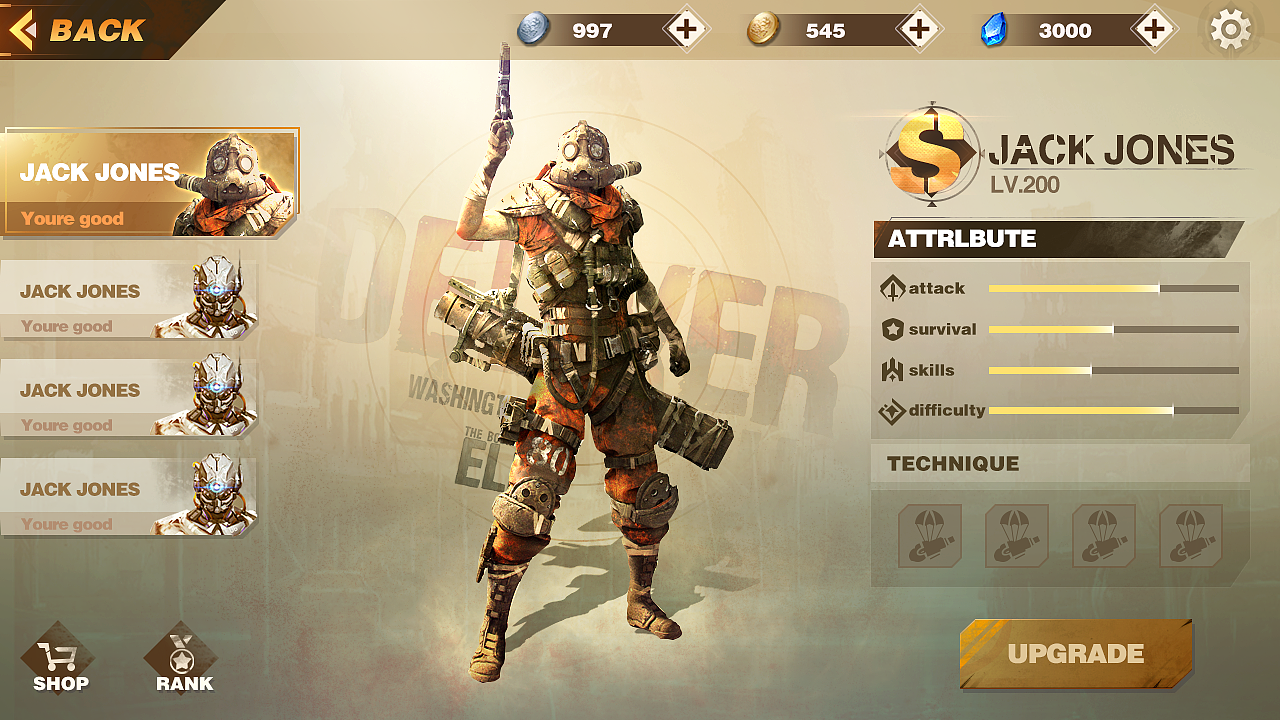View the Rank medal screen
Viewport: 1280px width, 720px height.
coord(182,662)
